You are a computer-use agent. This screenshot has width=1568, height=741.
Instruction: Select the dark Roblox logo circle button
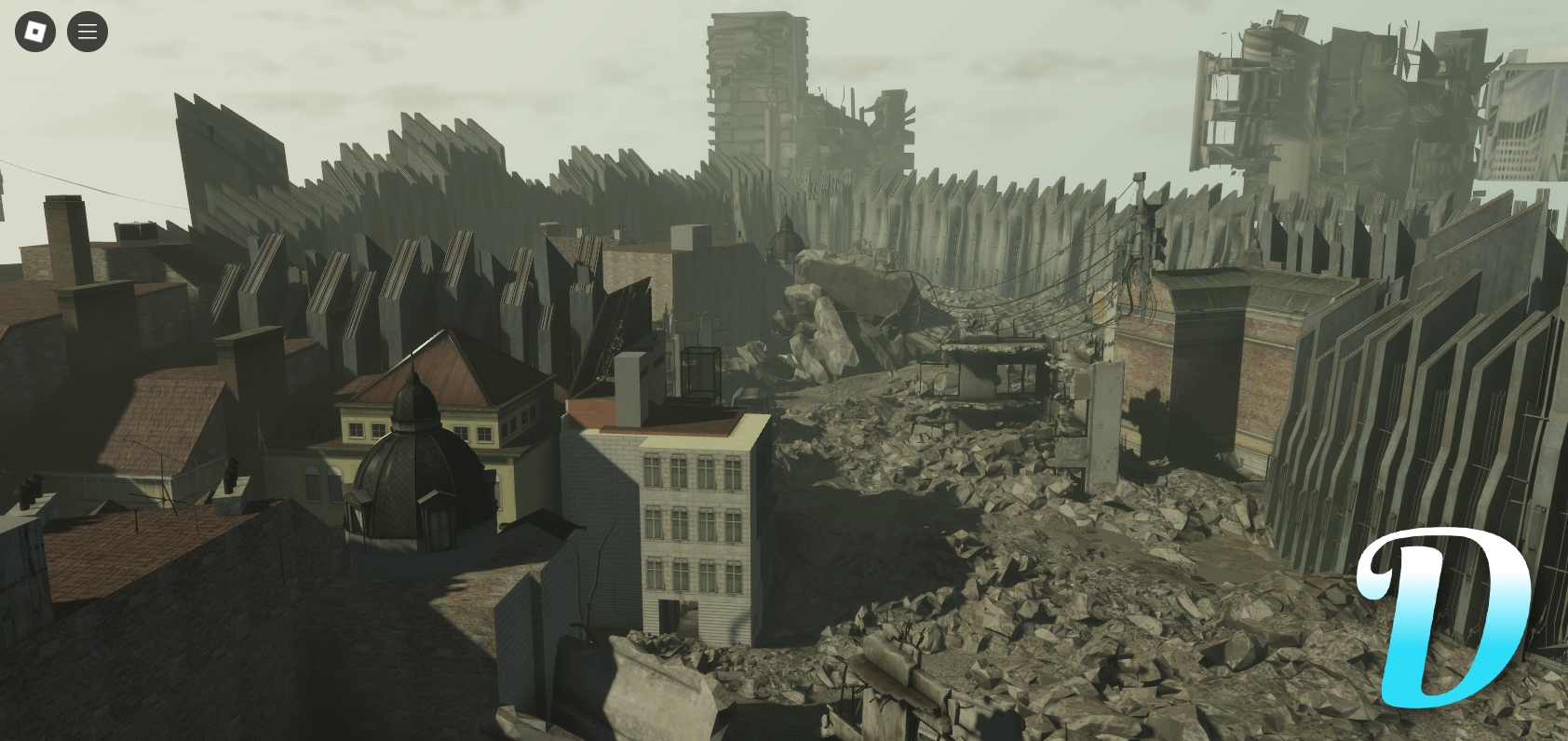pyautogui.click(x=34, y=31)
